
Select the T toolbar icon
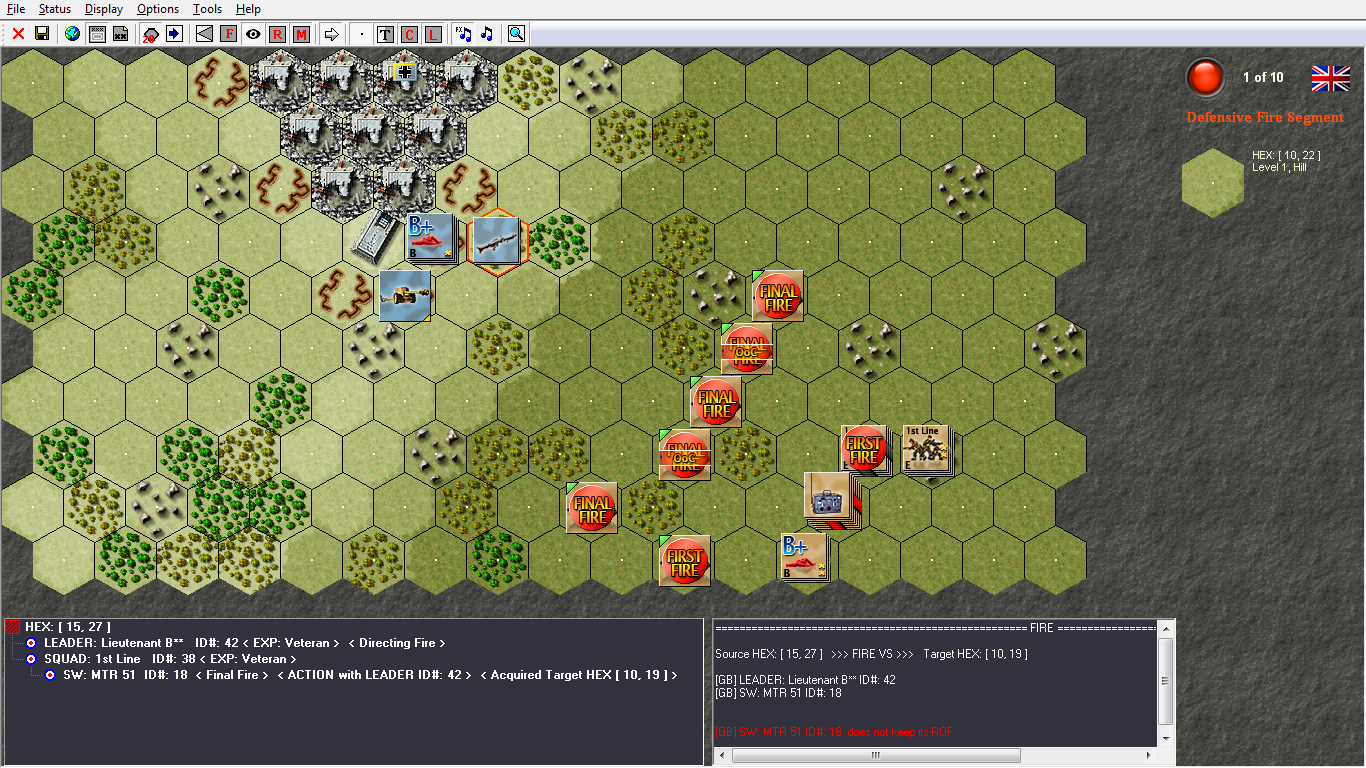pyautogui.click(x=384, y=34)
